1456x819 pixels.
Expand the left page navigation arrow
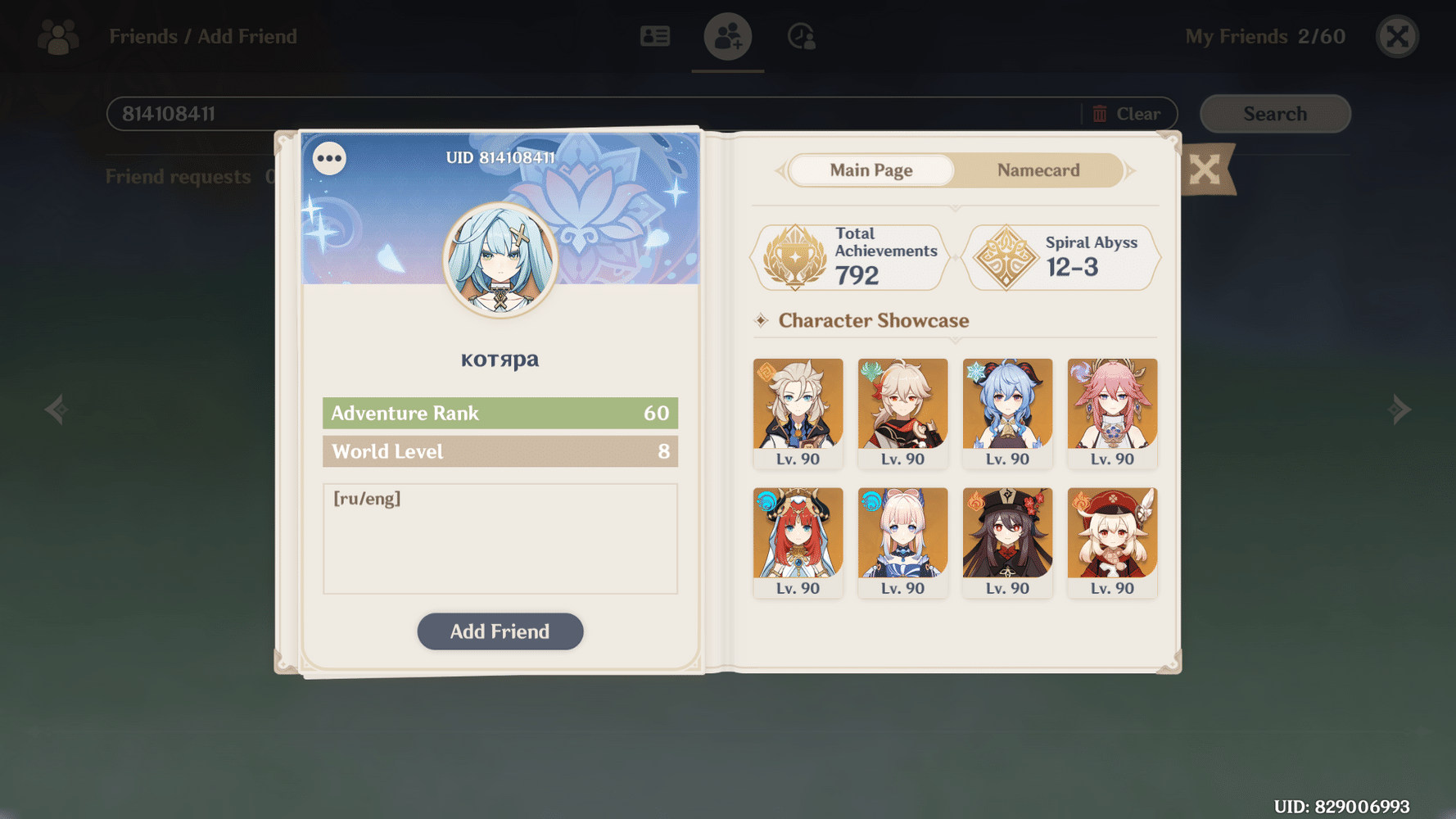point(56,409)
